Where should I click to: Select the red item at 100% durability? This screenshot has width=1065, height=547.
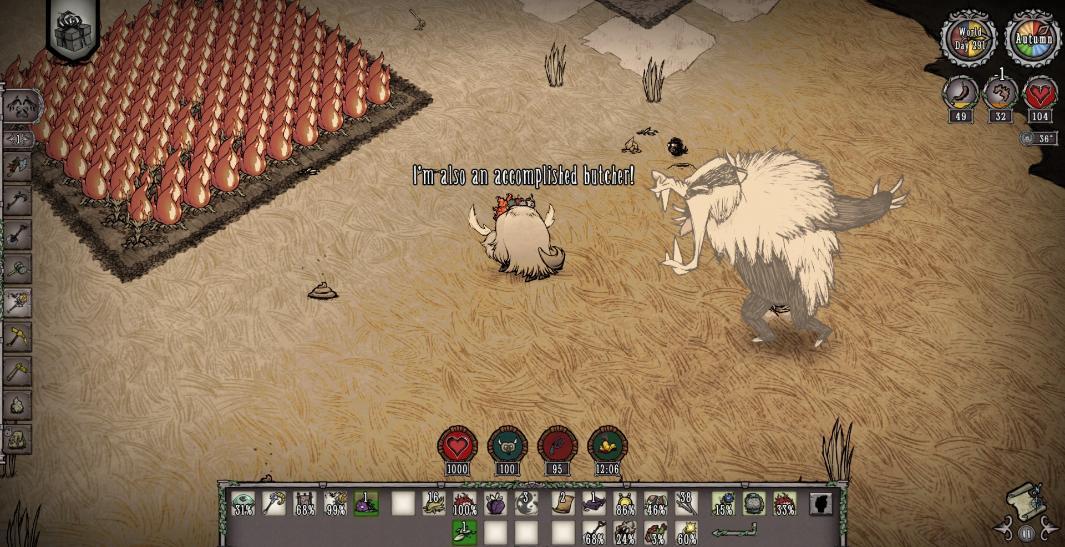465,503
